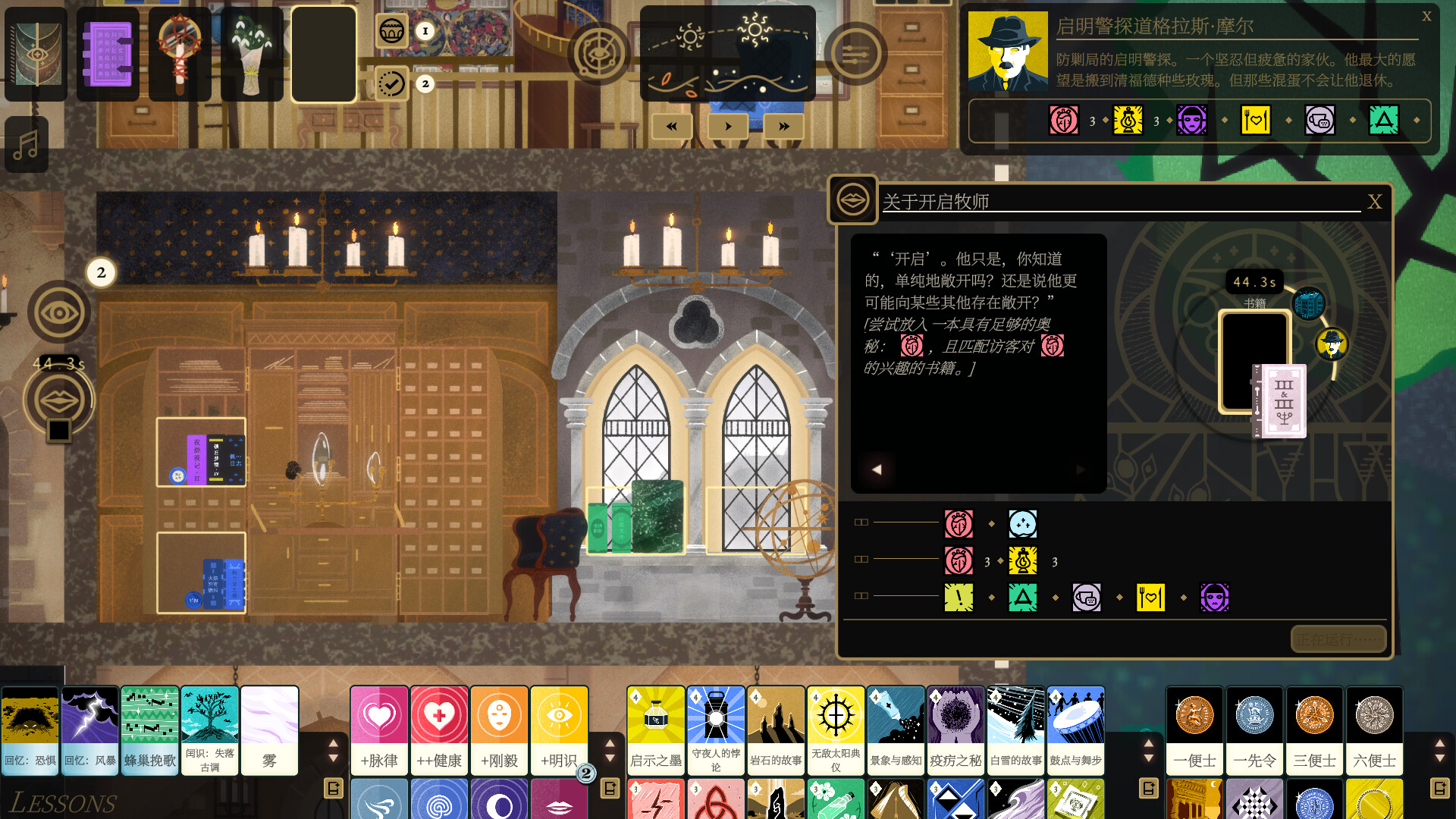The width and height of the screenshot is (1456, 819).
Task: Mute the music with the note icon
Action: click(x=26, y=144)
